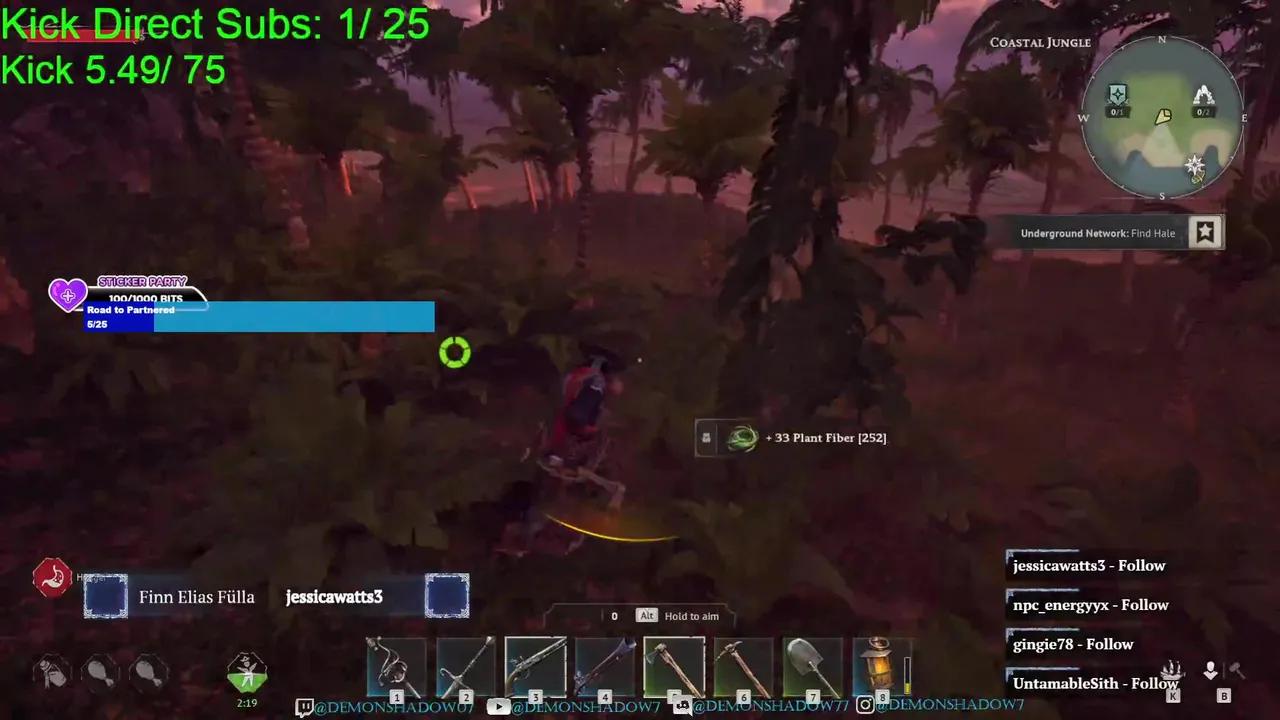Screen dimensions: 1280x720
Task: Click the arch 0/2 icon on the minimap
Action: tap(1204, 96)
